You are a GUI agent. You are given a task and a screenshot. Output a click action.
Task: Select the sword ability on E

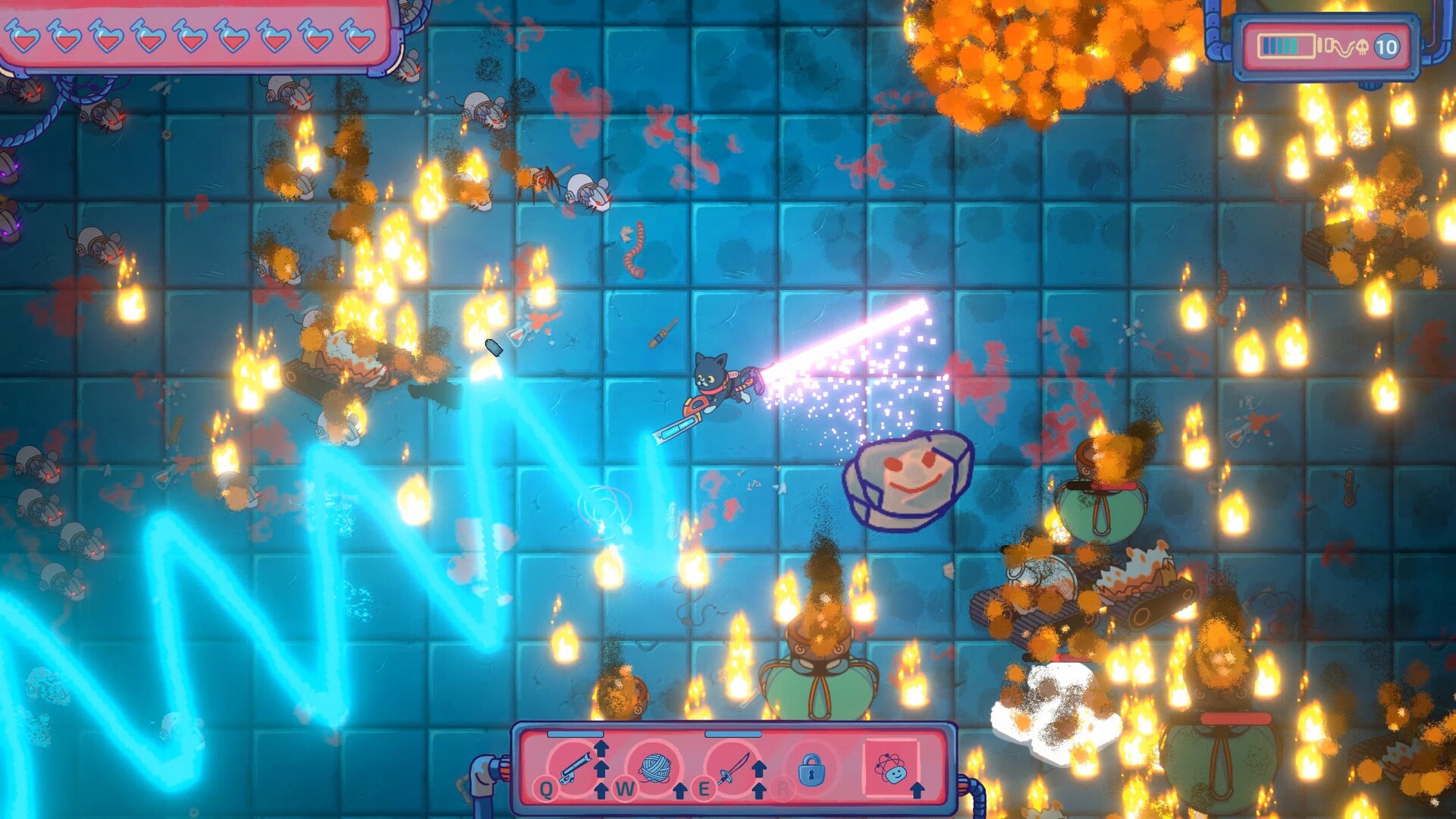[x=734, y=768]
